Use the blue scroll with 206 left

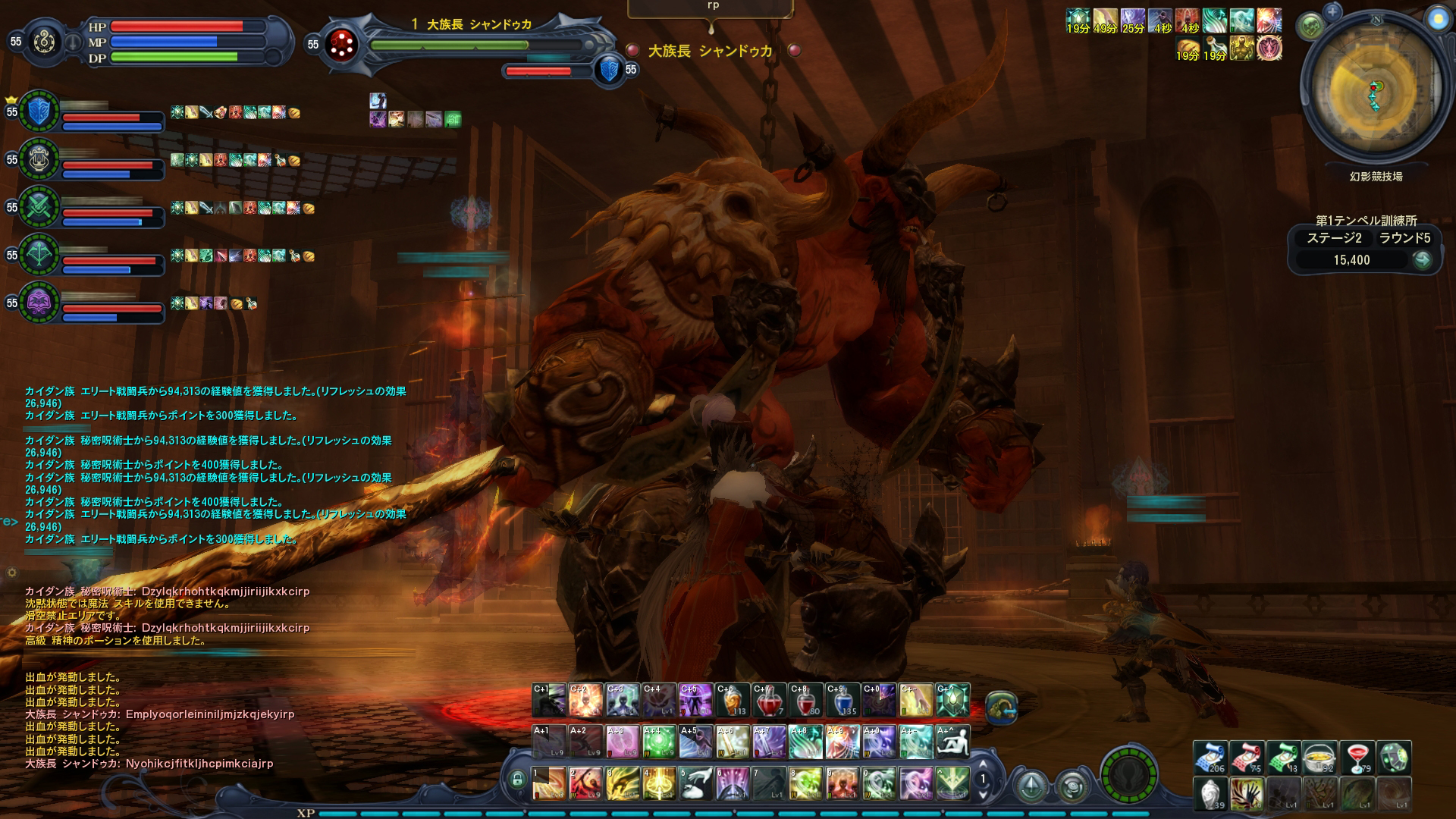coord(1210,758)
